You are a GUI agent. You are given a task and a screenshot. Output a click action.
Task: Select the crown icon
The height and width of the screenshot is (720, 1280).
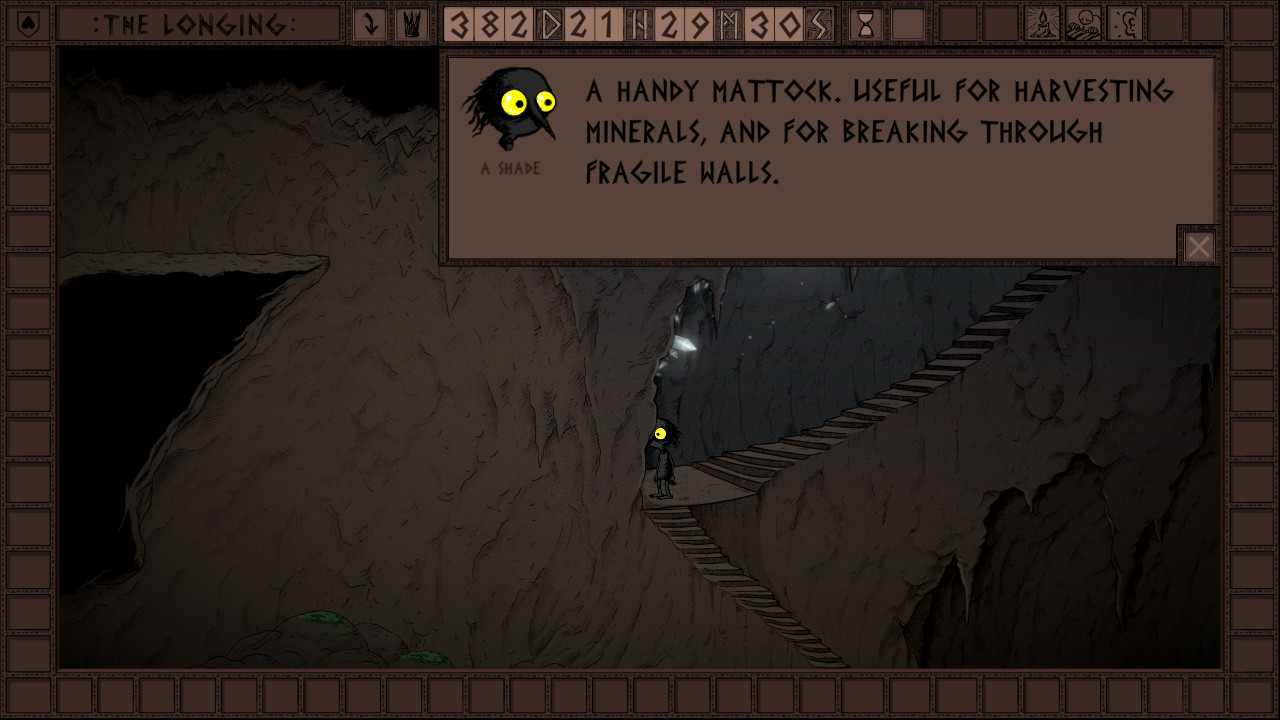pyautogui.click(x=409, y=24)
